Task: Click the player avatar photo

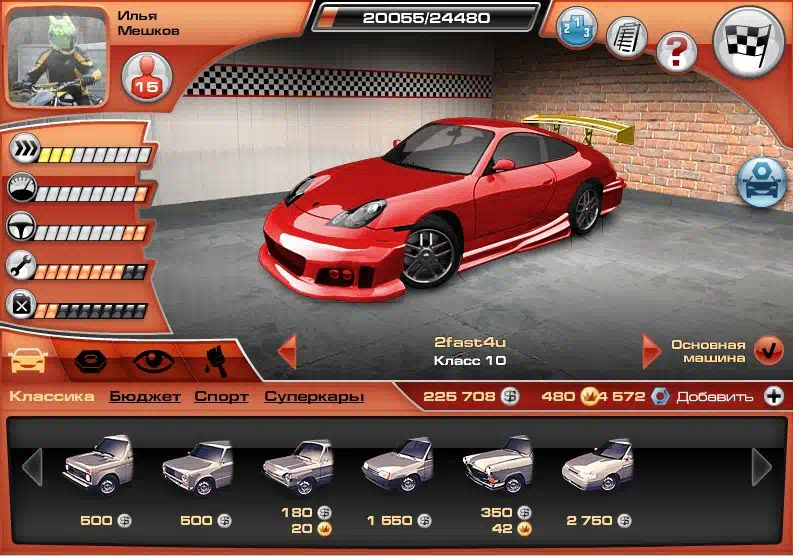Action: click(58, 56)
